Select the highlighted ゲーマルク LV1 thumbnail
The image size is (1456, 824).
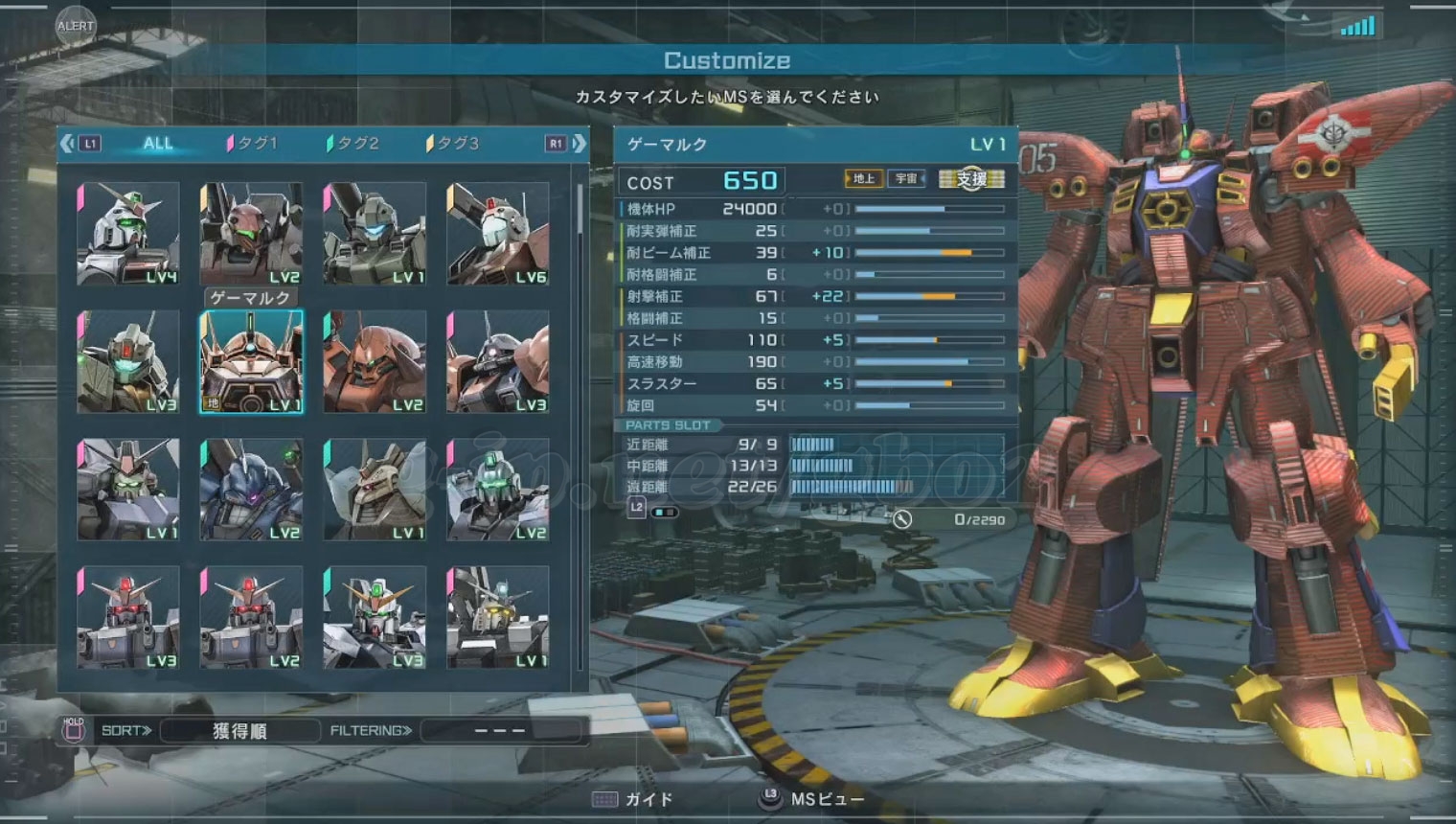pyautogui.click(x=251, y=362)
